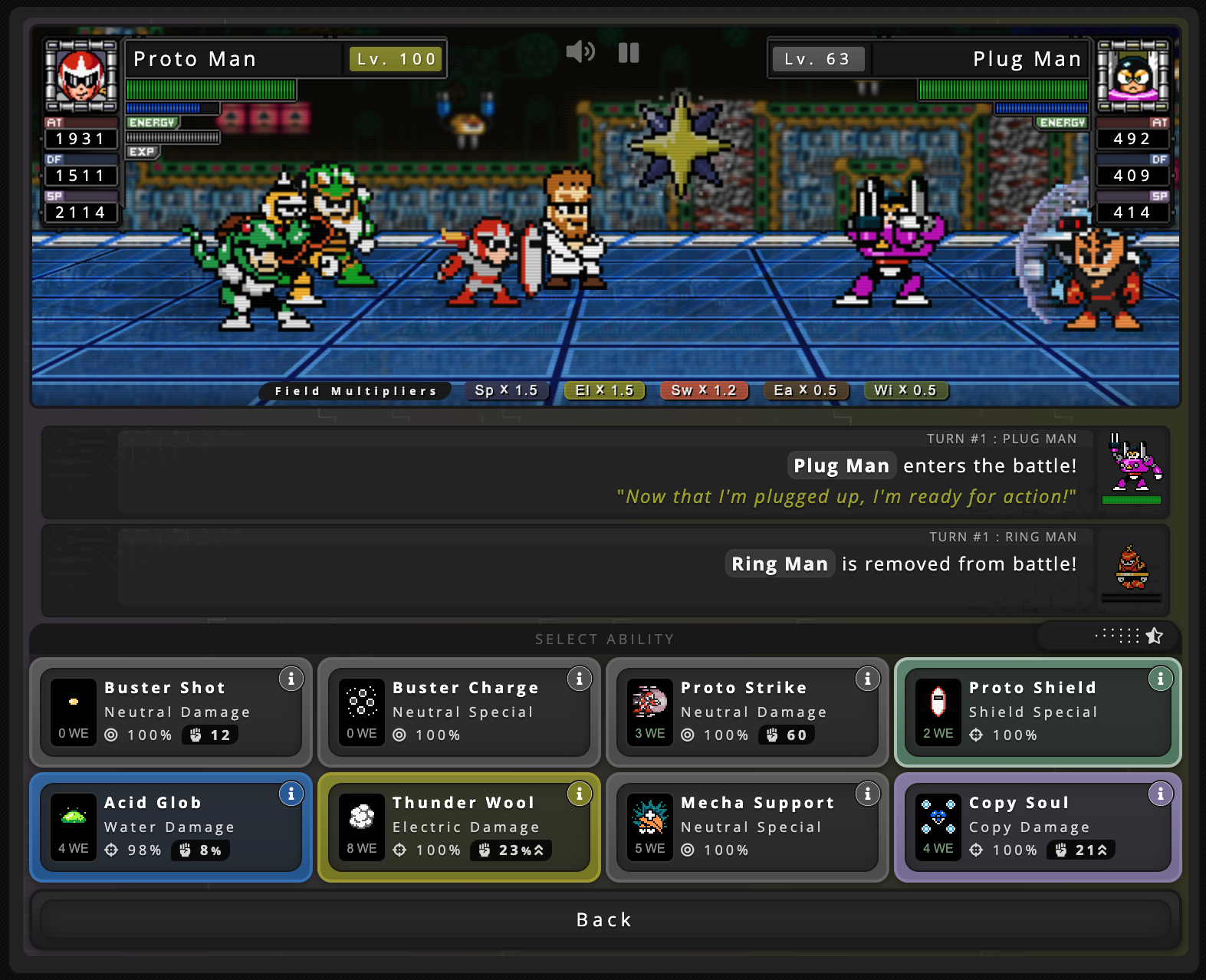This screenshot has width=1206, height=980.
Task: Open the Mecha Support info icon
Action: point(868,794)
